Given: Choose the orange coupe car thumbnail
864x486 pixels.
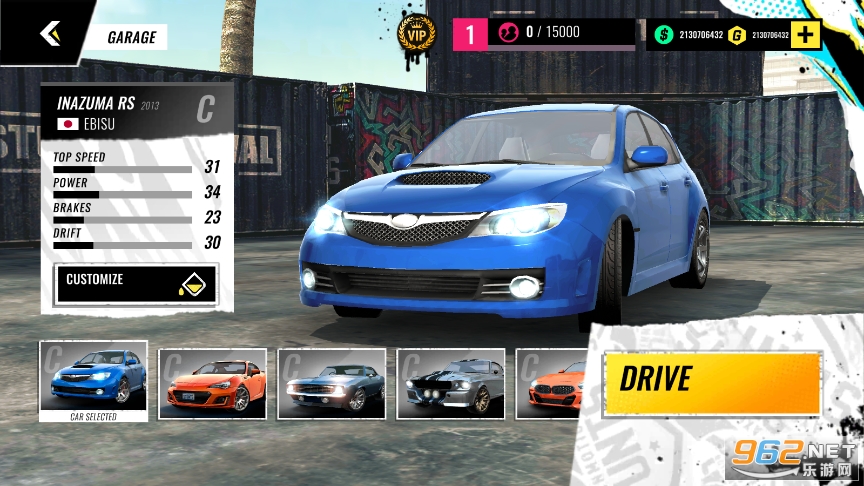Looking at the screenshot, I should (x=213, y=383).
